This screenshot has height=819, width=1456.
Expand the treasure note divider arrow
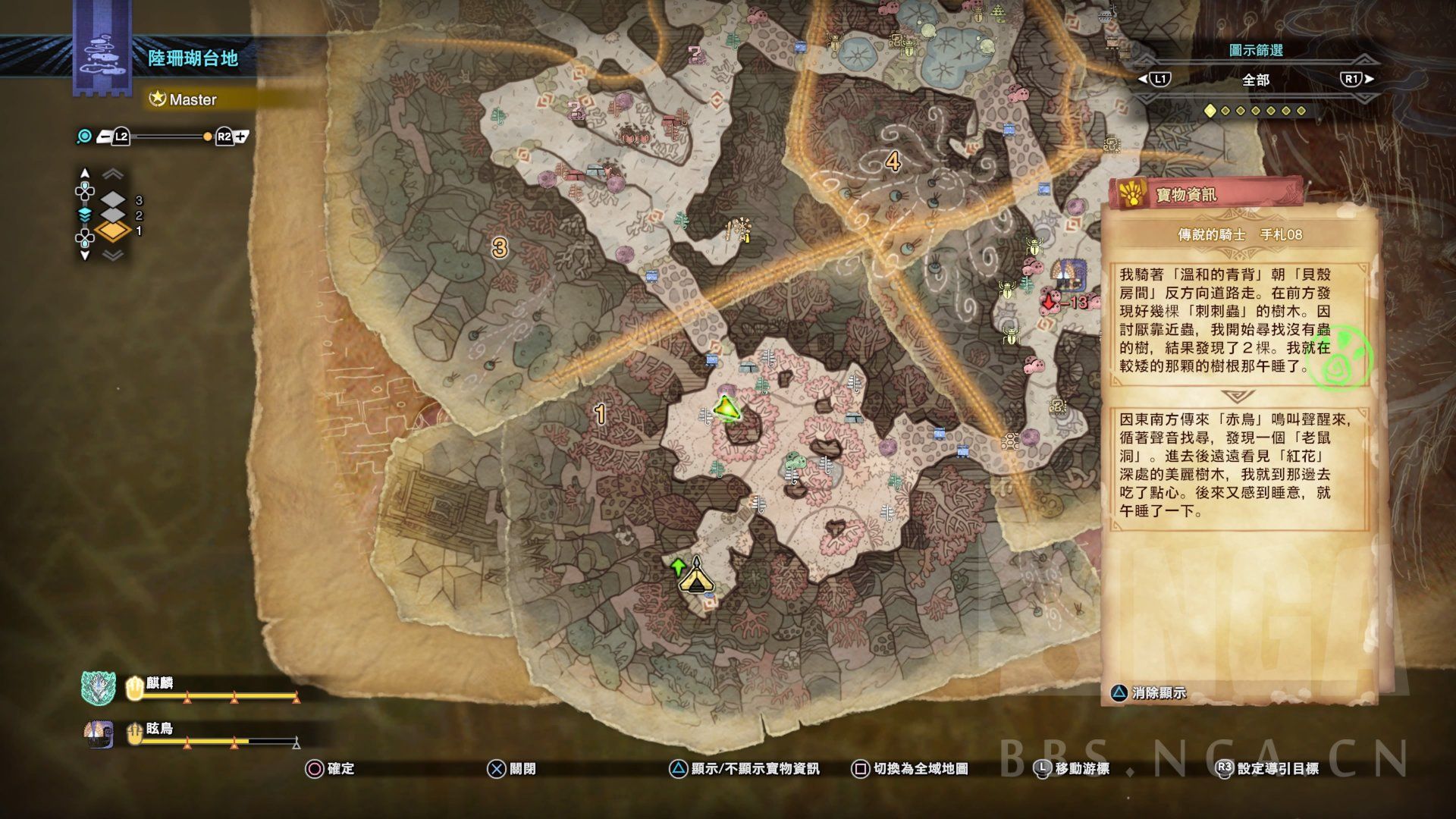[x=1238, y=397]
